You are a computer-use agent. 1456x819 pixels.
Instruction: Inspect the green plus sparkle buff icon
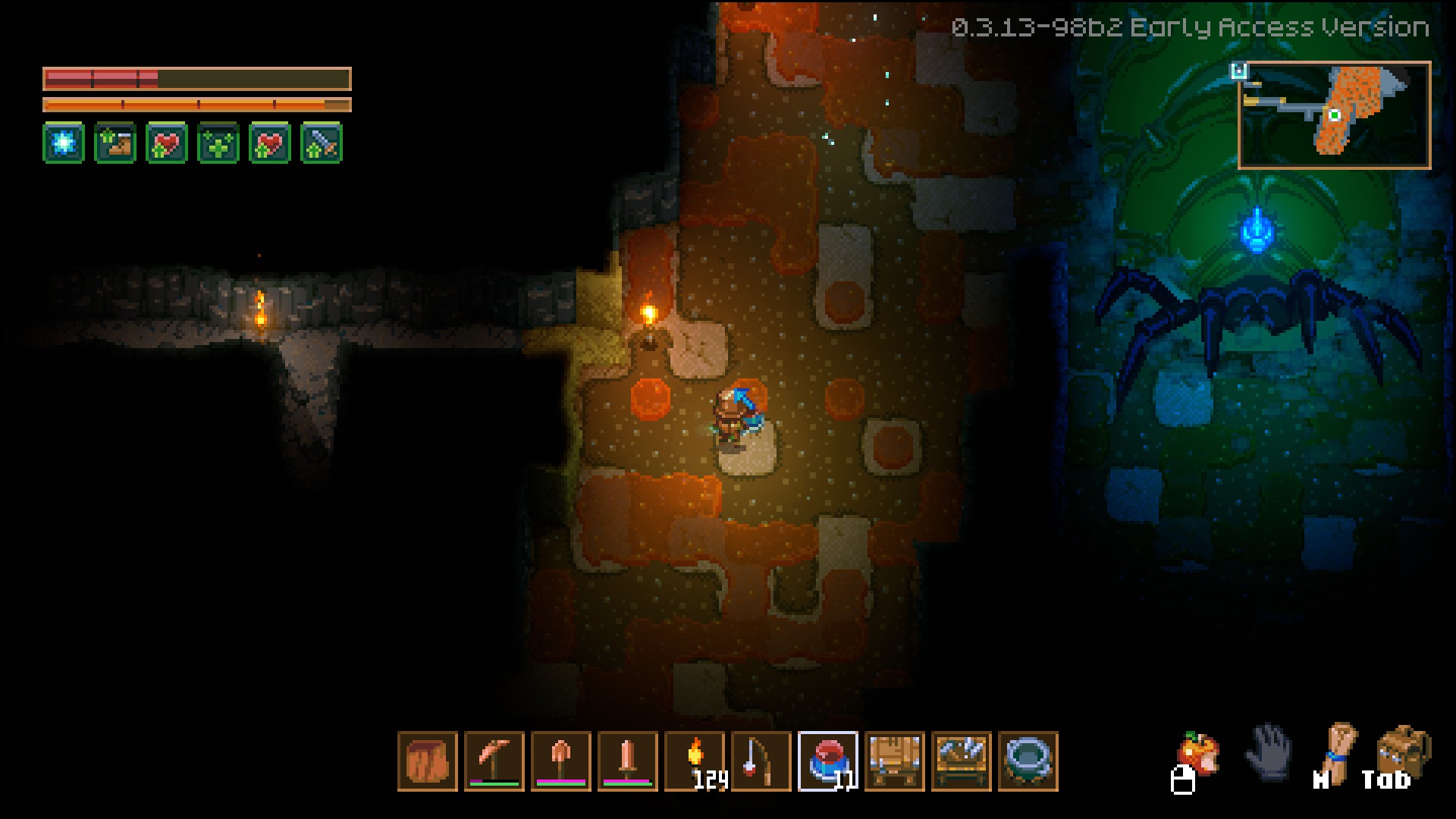pyautogui.click(x=218, y=142)
